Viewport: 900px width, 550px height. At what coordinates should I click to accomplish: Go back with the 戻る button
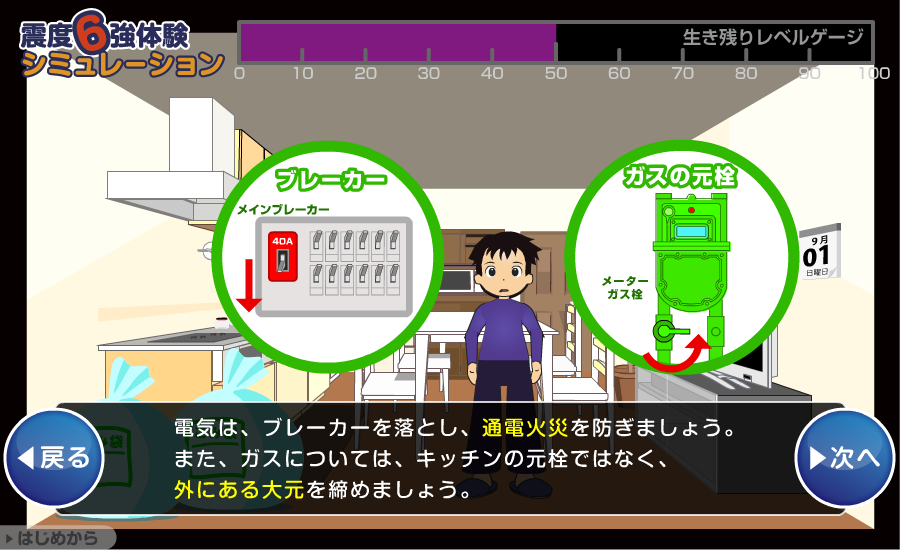[x=54, y=458]
